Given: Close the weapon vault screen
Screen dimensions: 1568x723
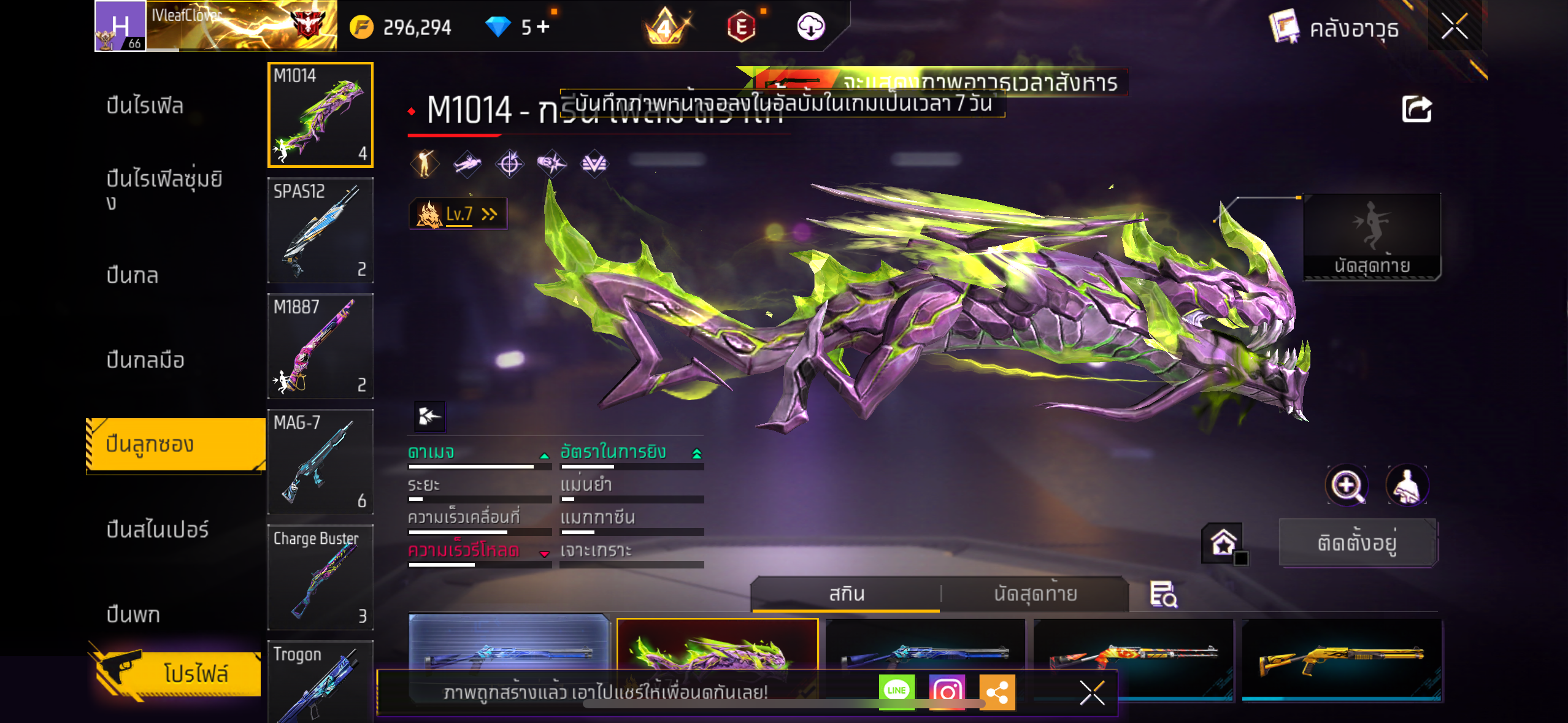Looking at the screenshot, I should [1454, 26].
